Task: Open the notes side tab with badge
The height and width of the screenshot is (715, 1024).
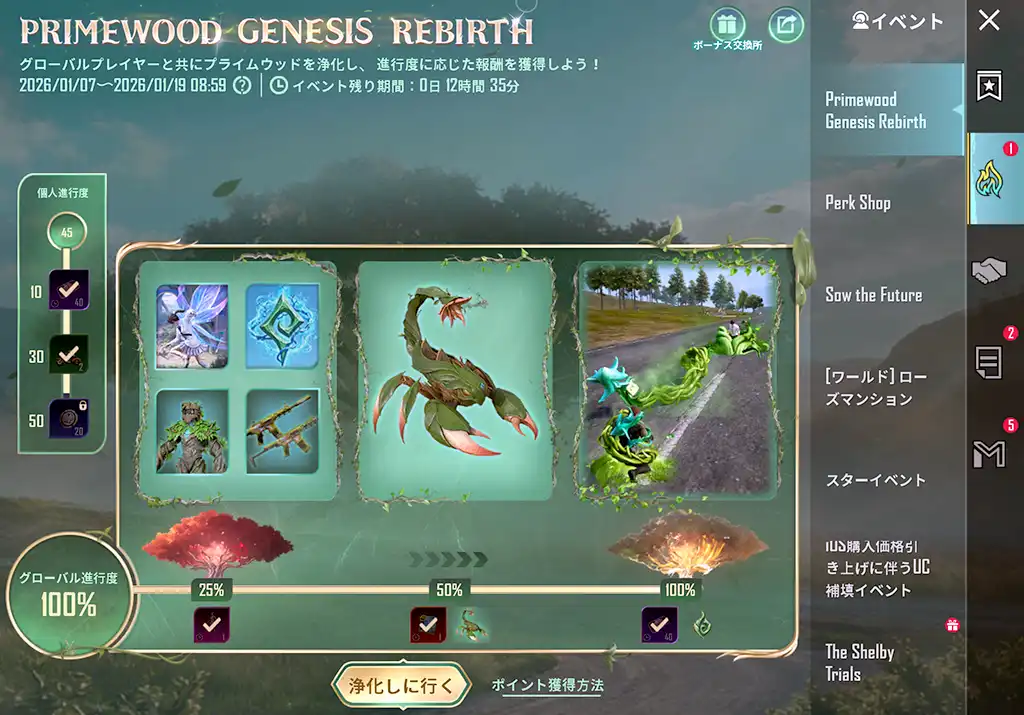Action: 989,362
